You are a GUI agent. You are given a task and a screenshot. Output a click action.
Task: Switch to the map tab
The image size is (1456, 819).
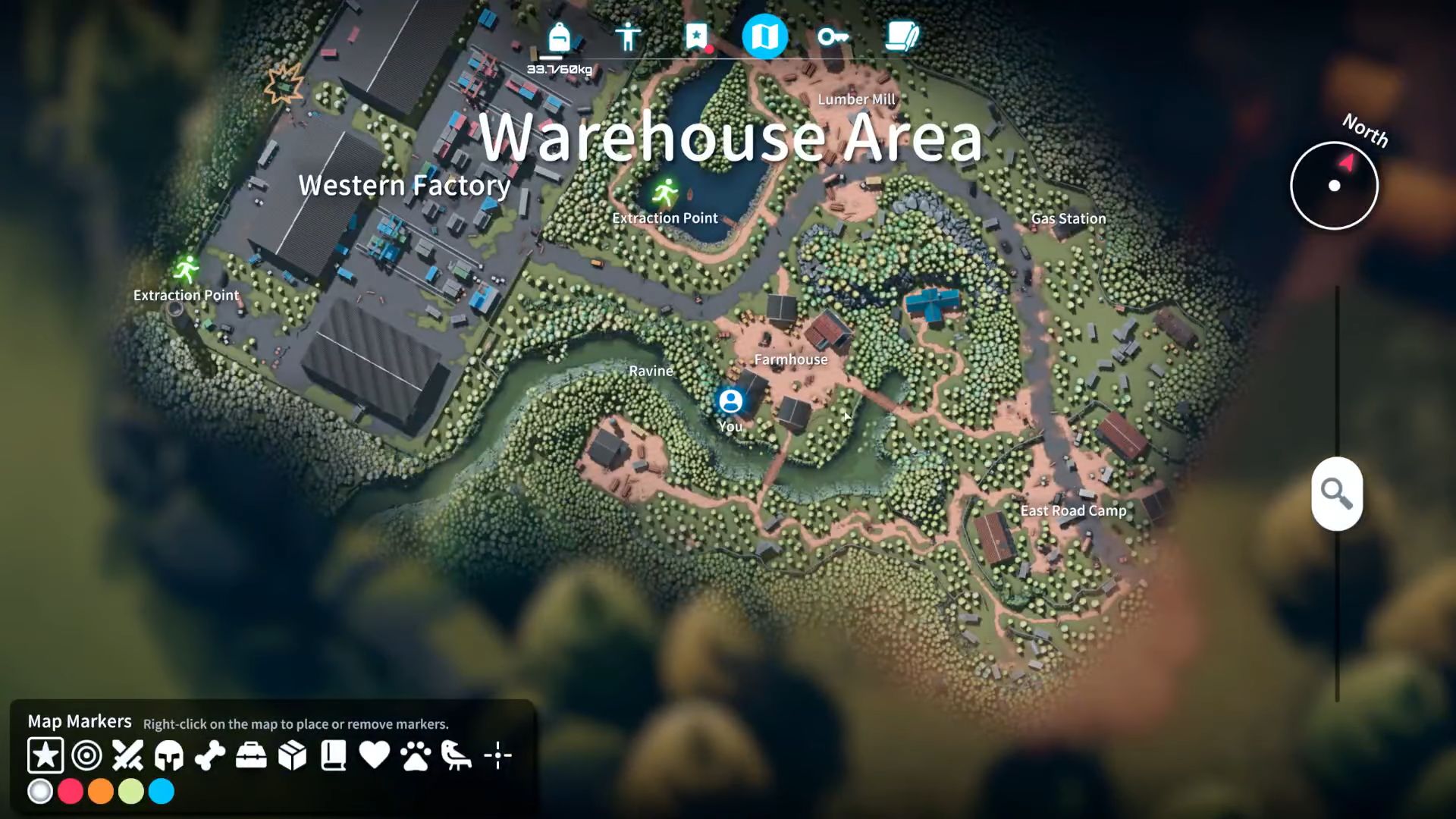tap(766, 36)
